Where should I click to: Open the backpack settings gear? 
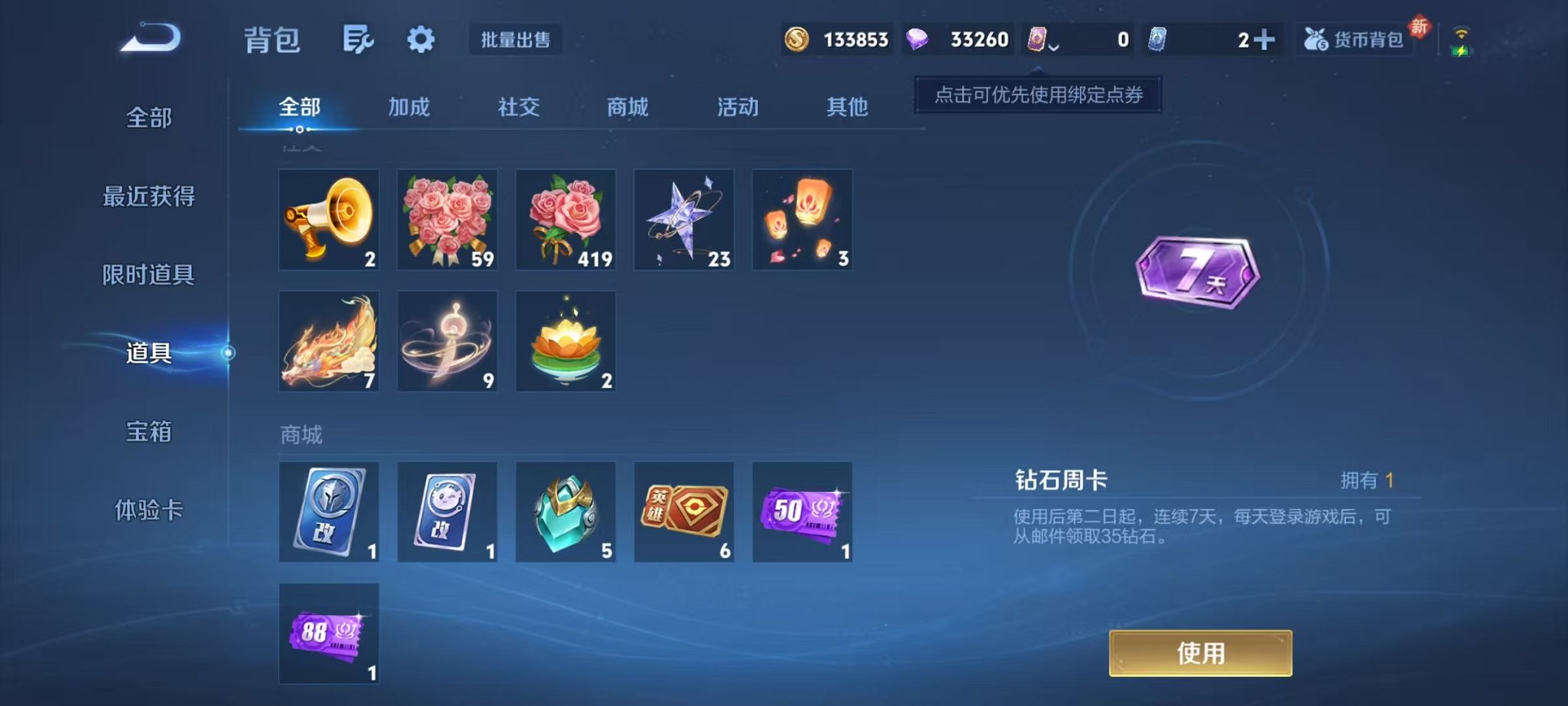421,38
